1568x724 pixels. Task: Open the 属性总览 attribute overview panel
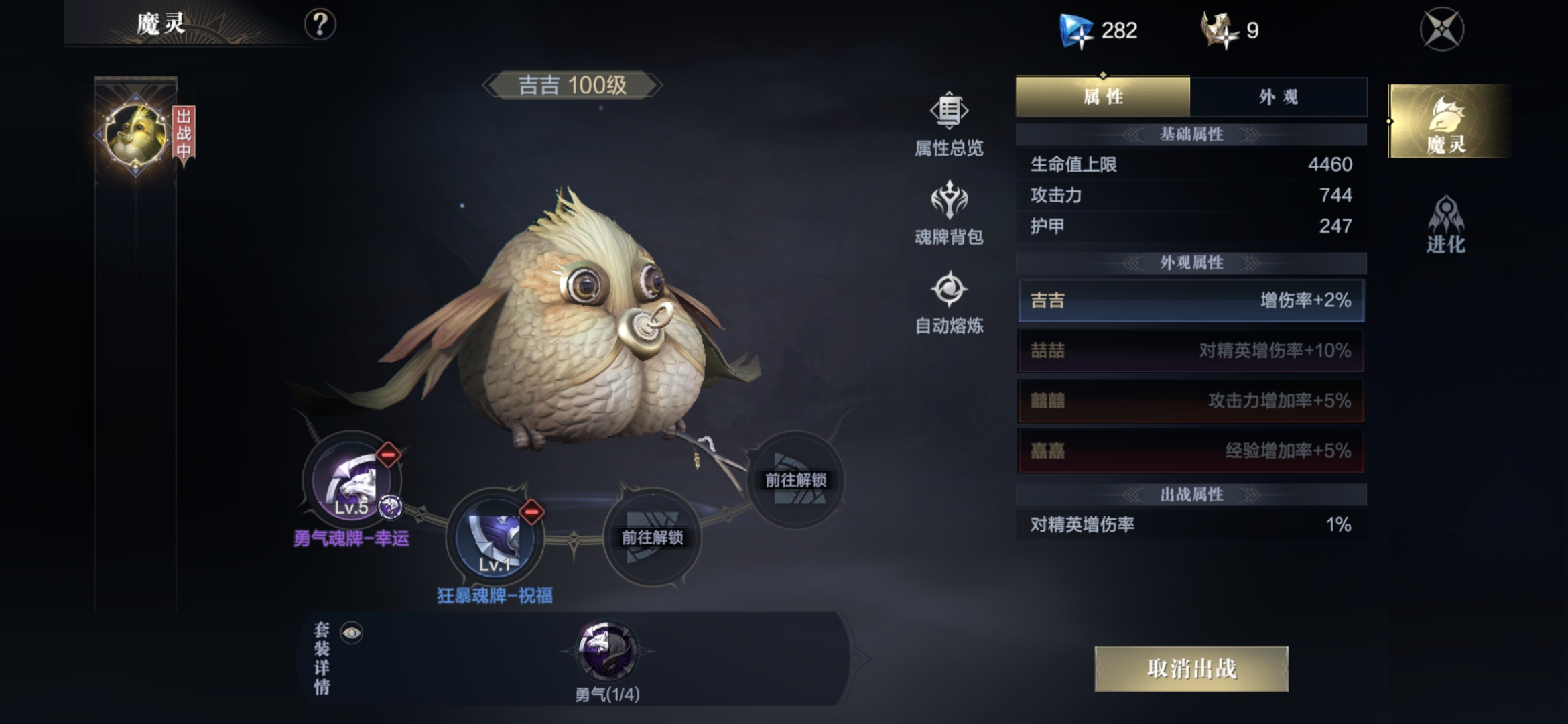949,127
